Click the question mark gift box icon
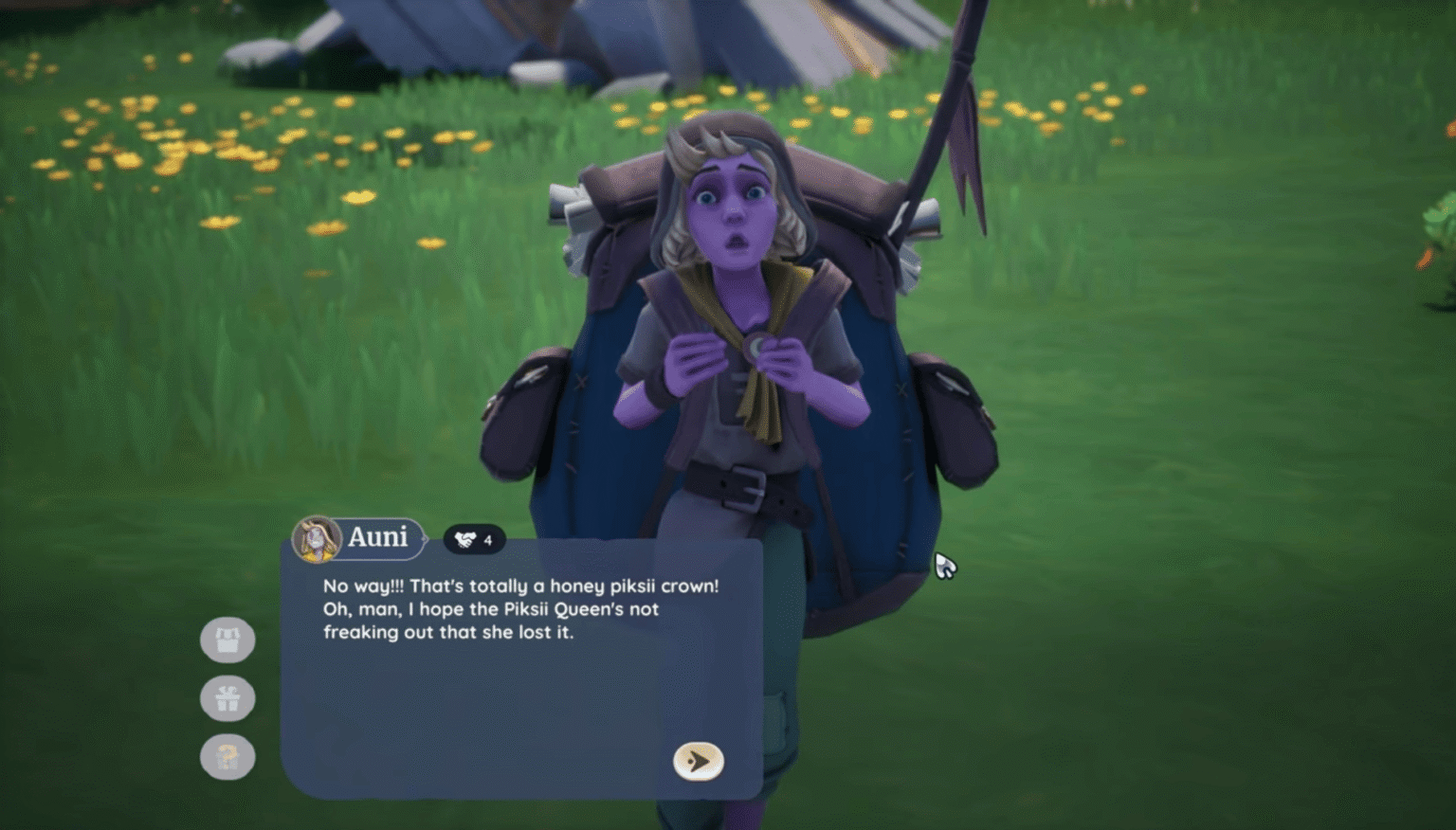 [x=227, y=757]
